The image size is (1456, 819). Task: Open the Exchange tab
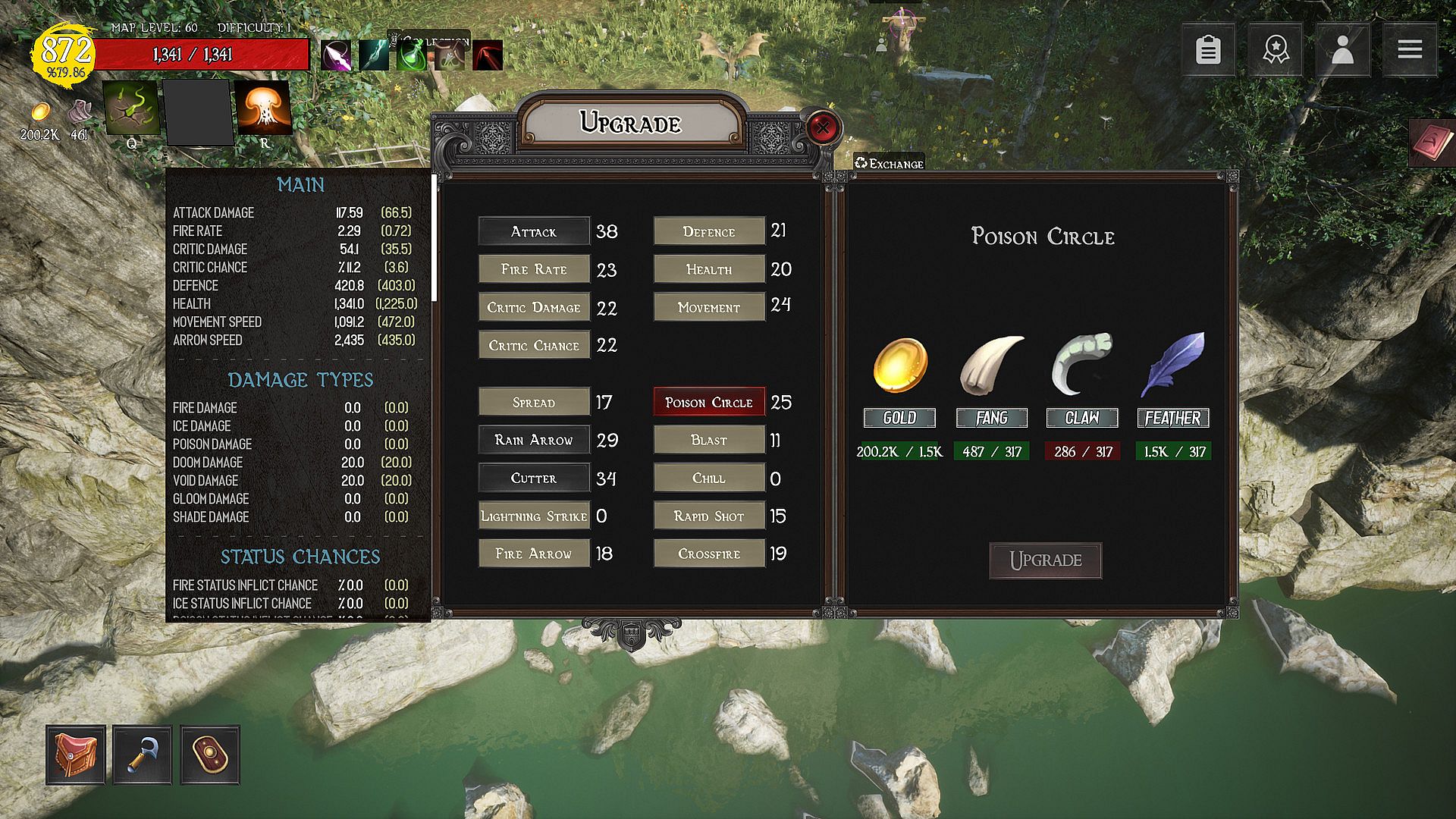pyautogui.click(x=889, y=163)
